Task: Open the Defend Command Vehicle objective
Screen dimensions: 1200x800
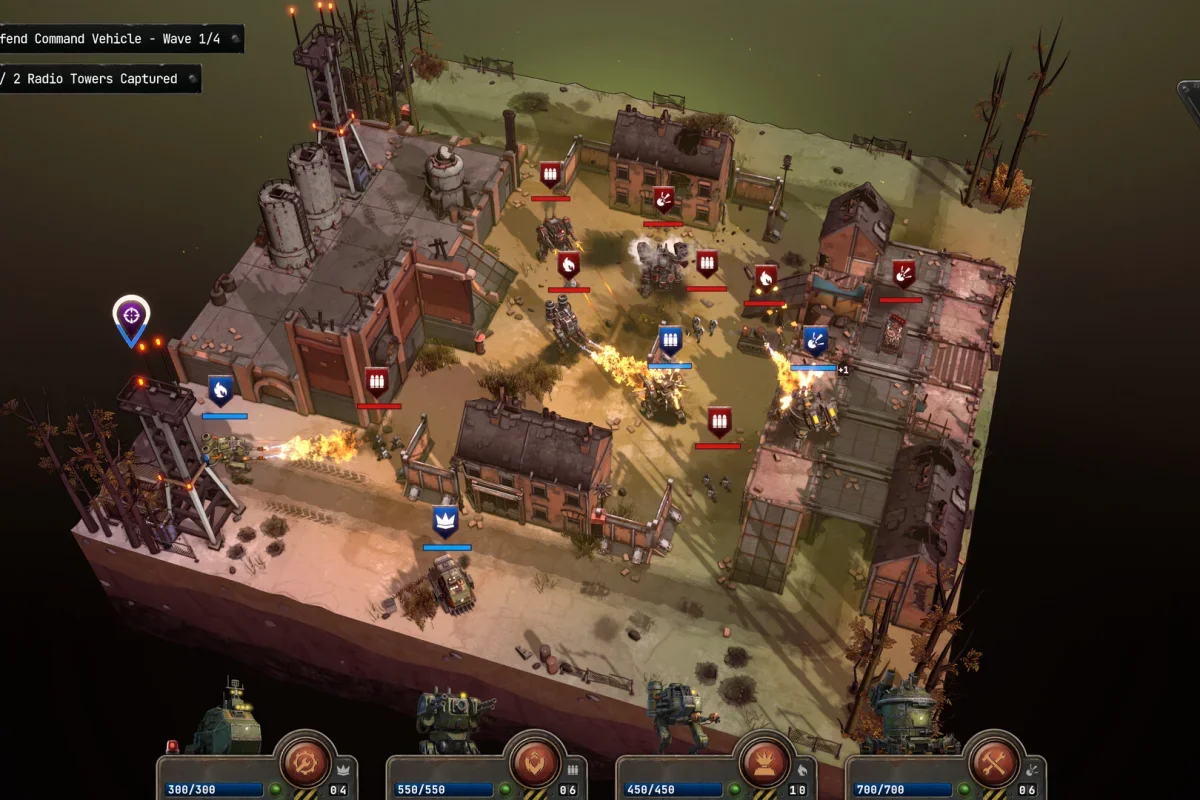Action: [x=115, y=39]
